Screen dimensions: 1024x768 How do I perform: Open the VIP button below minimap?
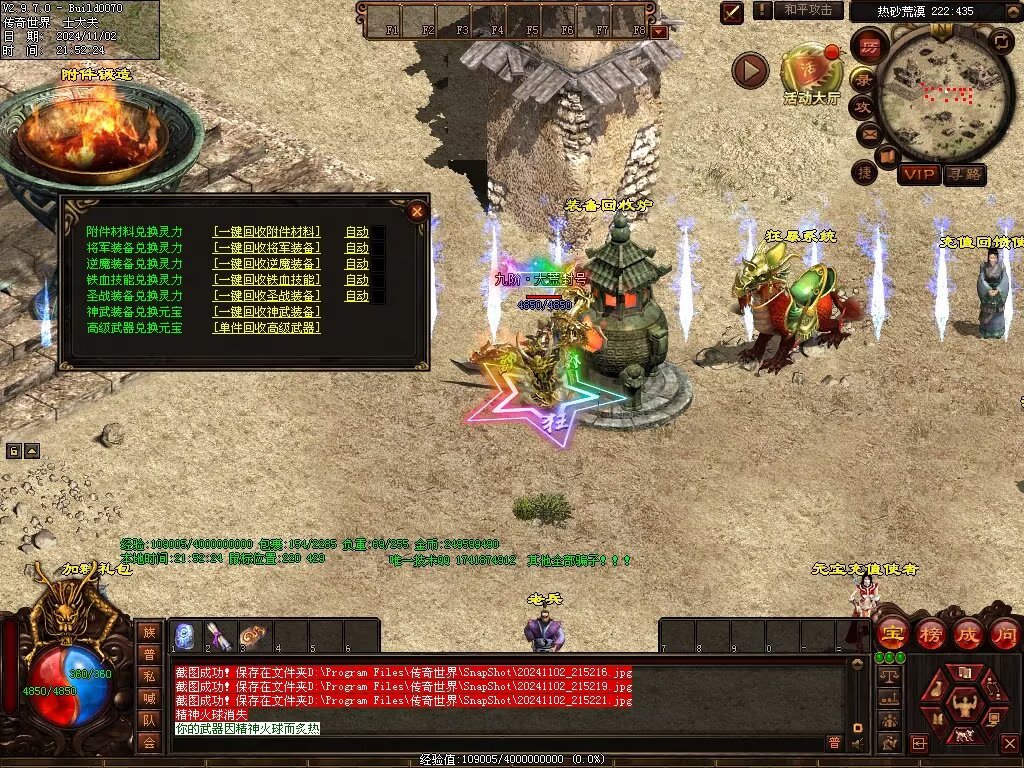click(918, 175)
